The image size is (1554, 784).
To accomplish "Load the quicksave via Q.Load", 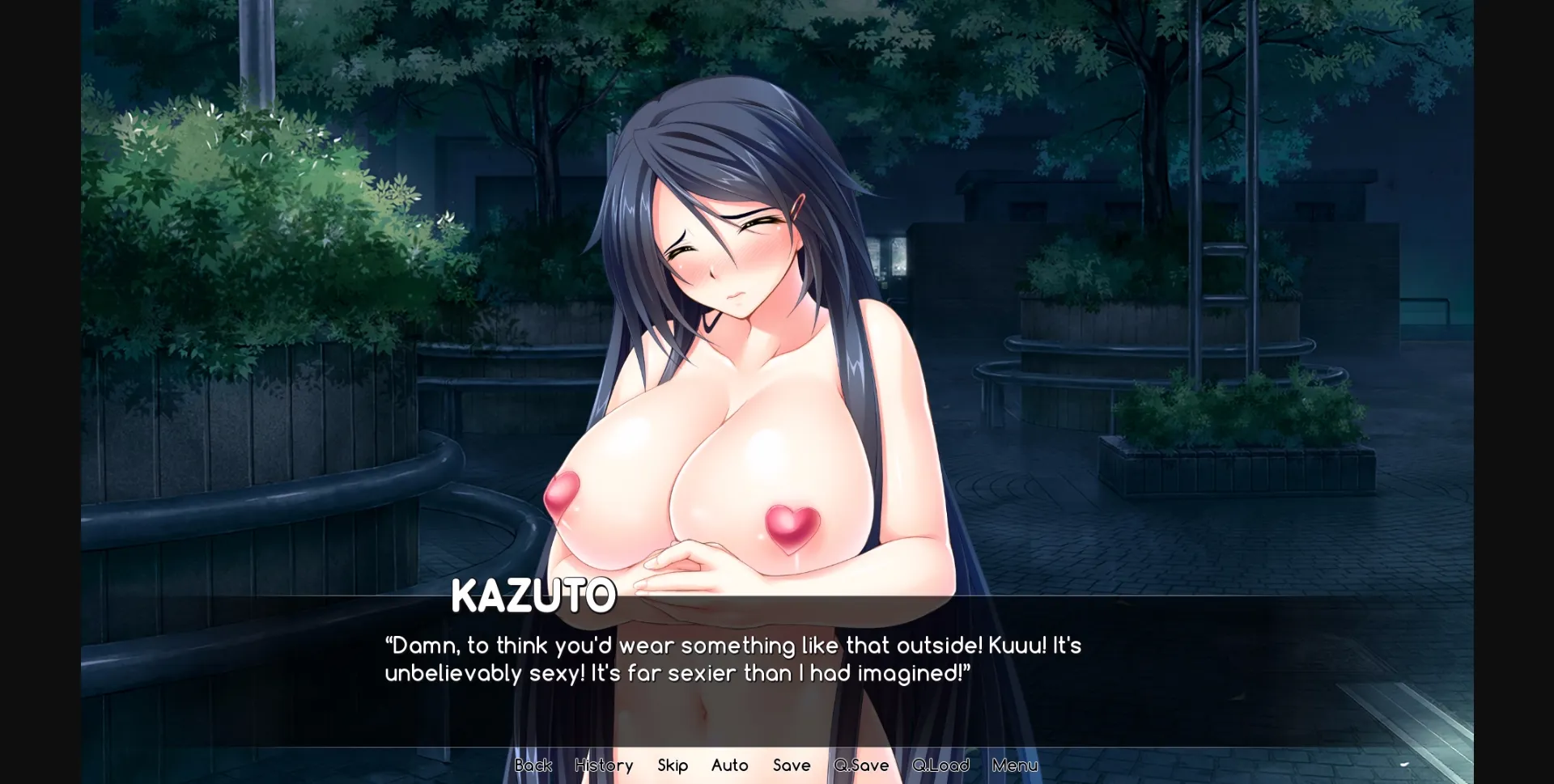I will click(940, 765).
